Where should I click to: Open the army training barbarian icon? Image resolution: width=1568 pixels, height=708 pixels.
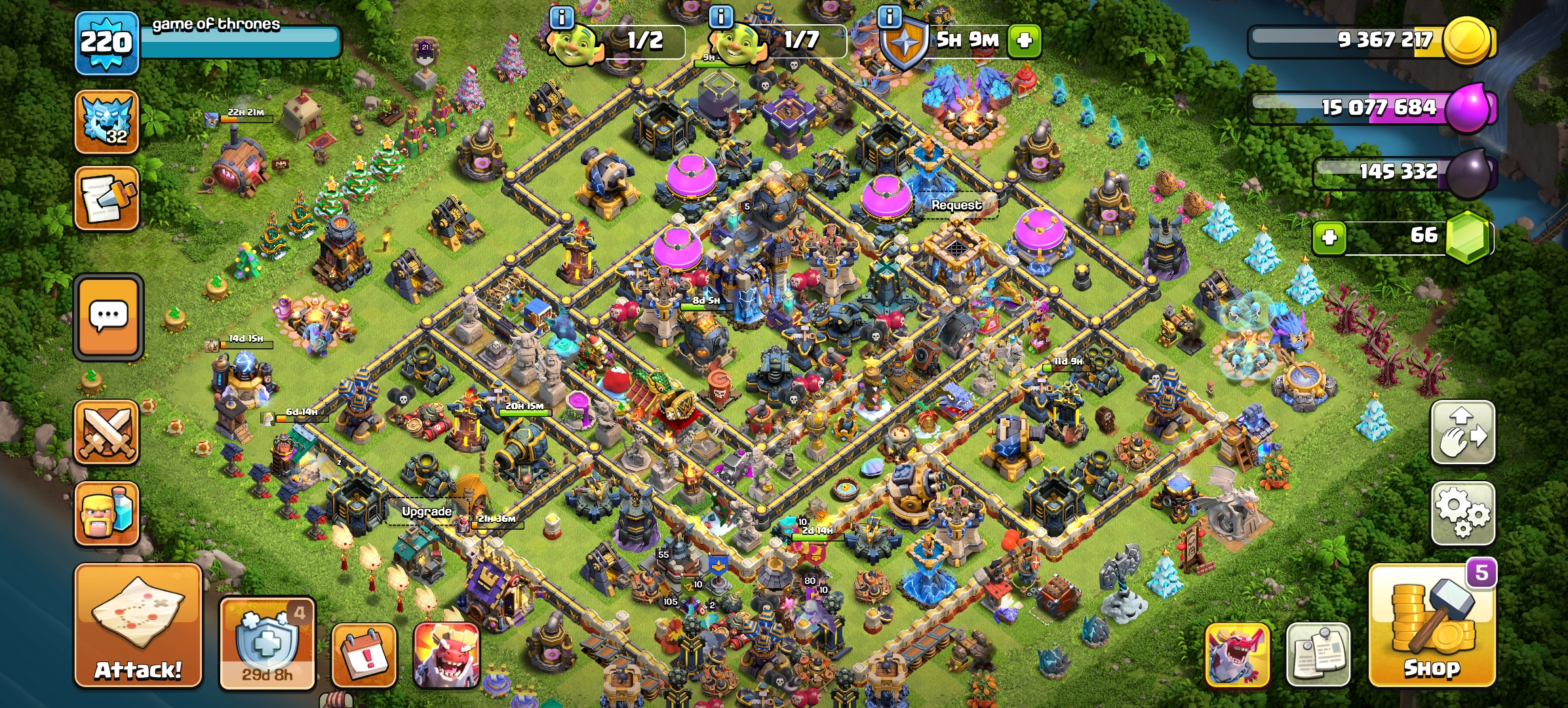[x=107, y=514]
